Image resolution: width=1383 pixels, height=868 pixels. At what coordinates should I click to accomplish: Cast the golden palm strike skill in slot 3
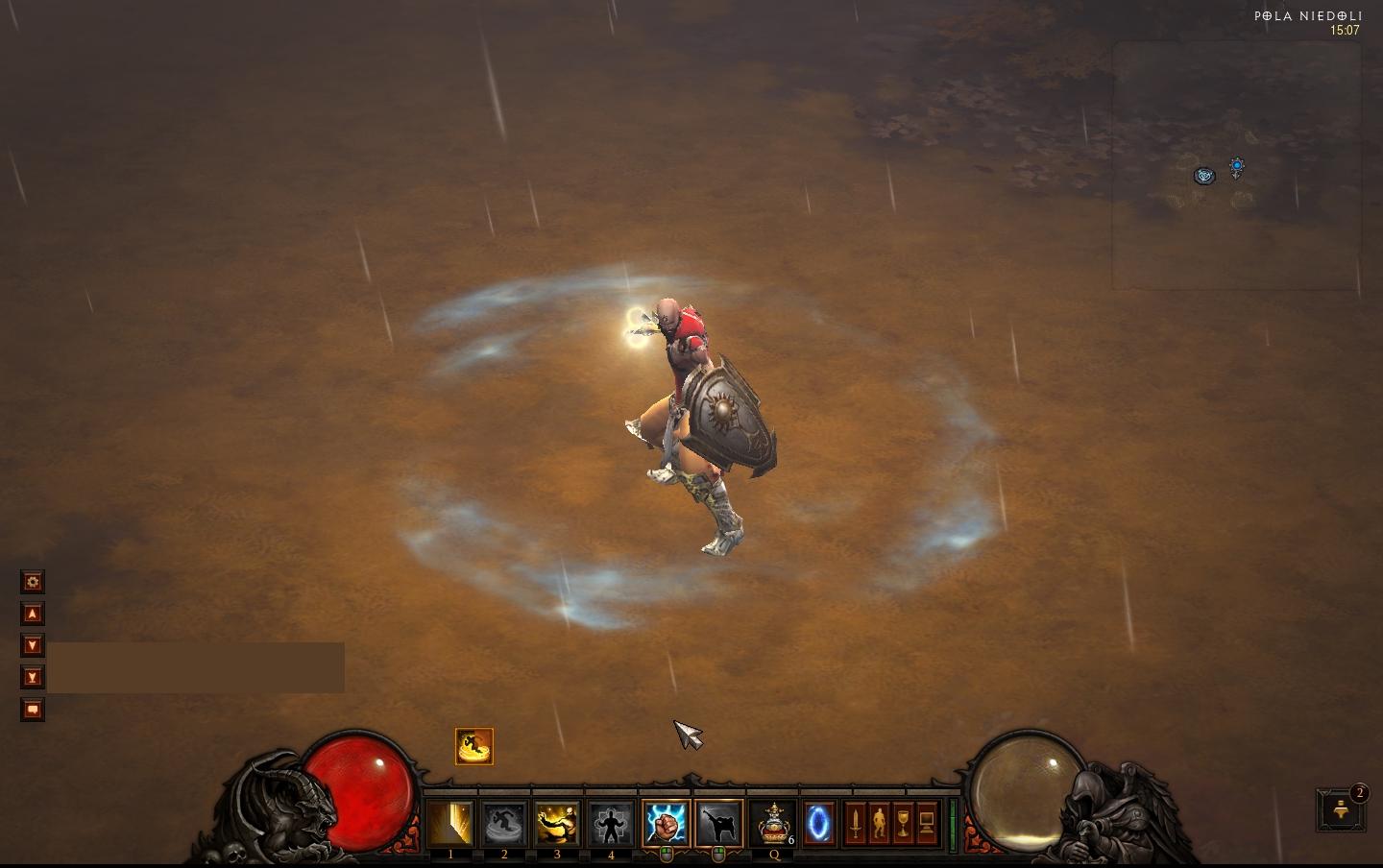point(557,824)
